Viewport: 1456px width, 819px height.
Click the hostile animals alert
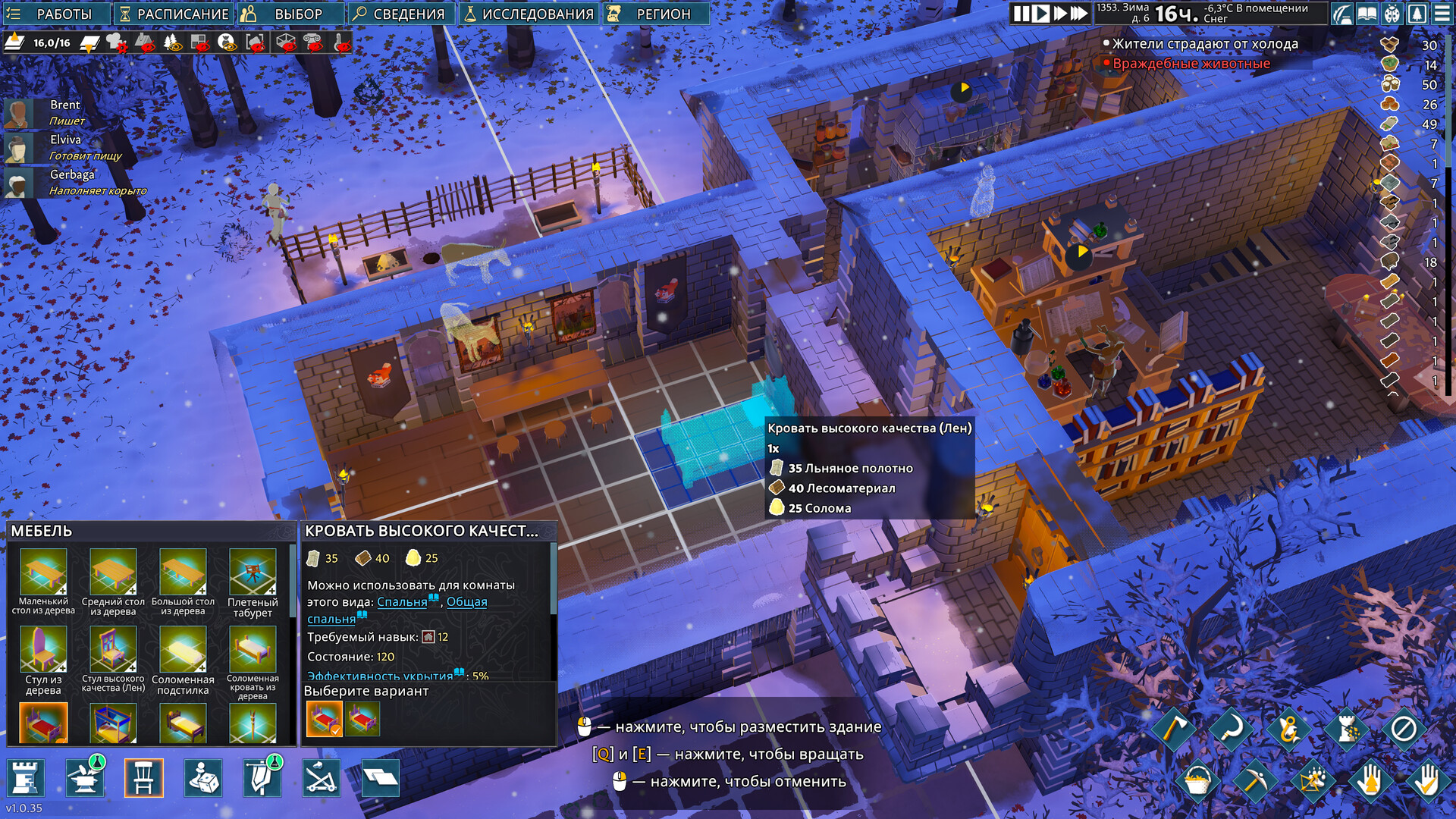(x=1191, y=64)
